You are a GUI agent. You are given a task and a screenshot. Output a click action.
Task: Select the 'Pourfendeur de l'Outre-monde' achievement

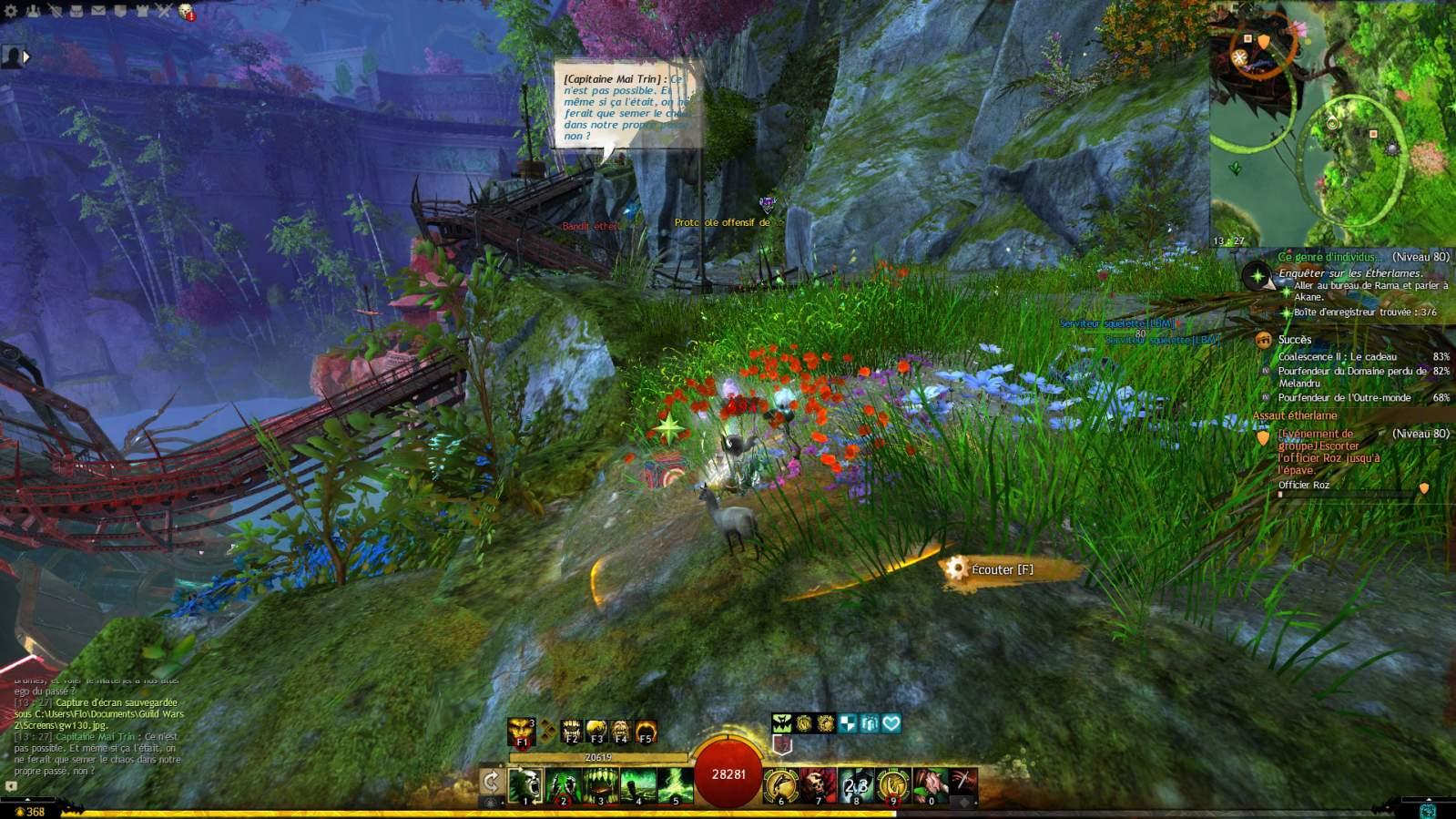pos(1344,397)
